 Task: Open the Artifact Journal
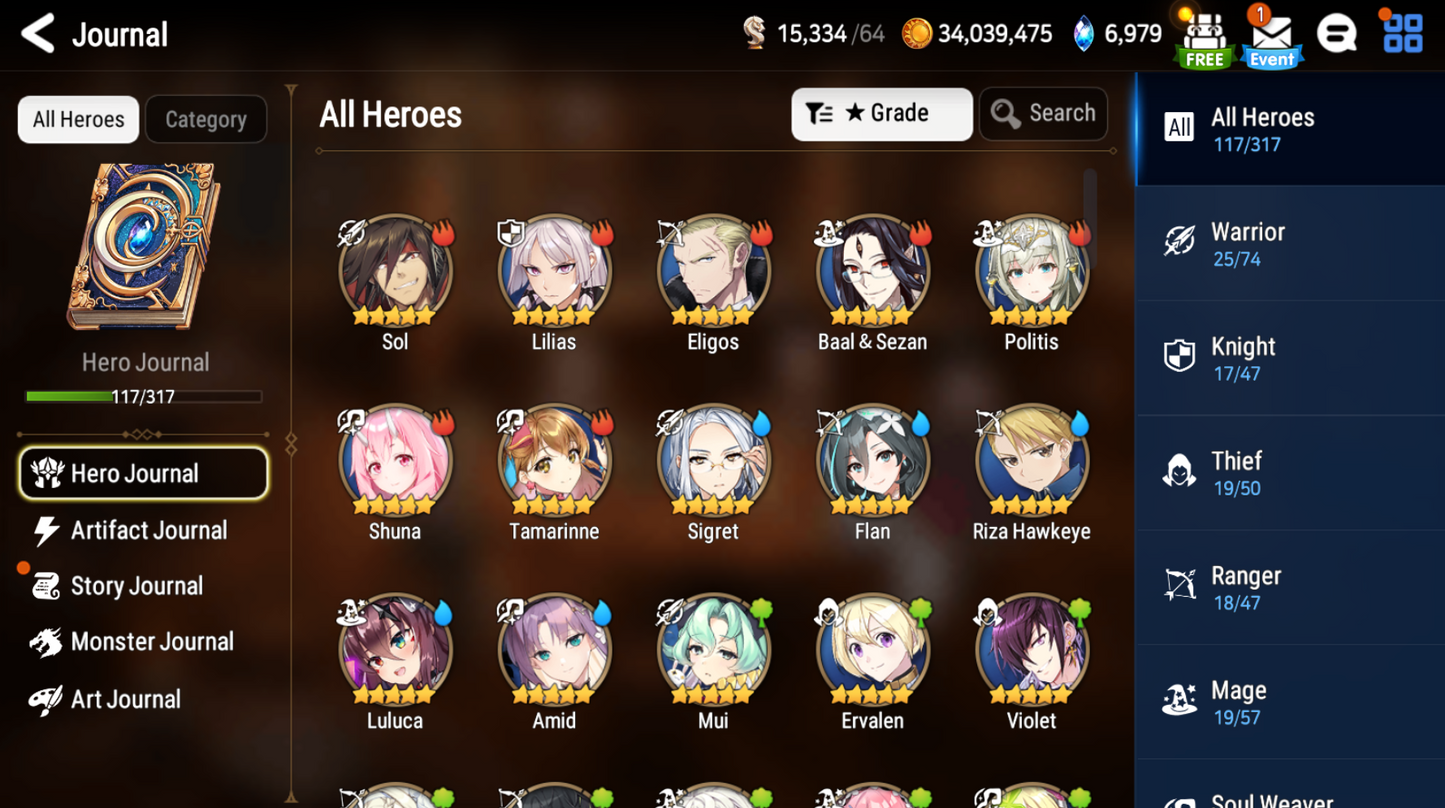click(x=148, y=530)
